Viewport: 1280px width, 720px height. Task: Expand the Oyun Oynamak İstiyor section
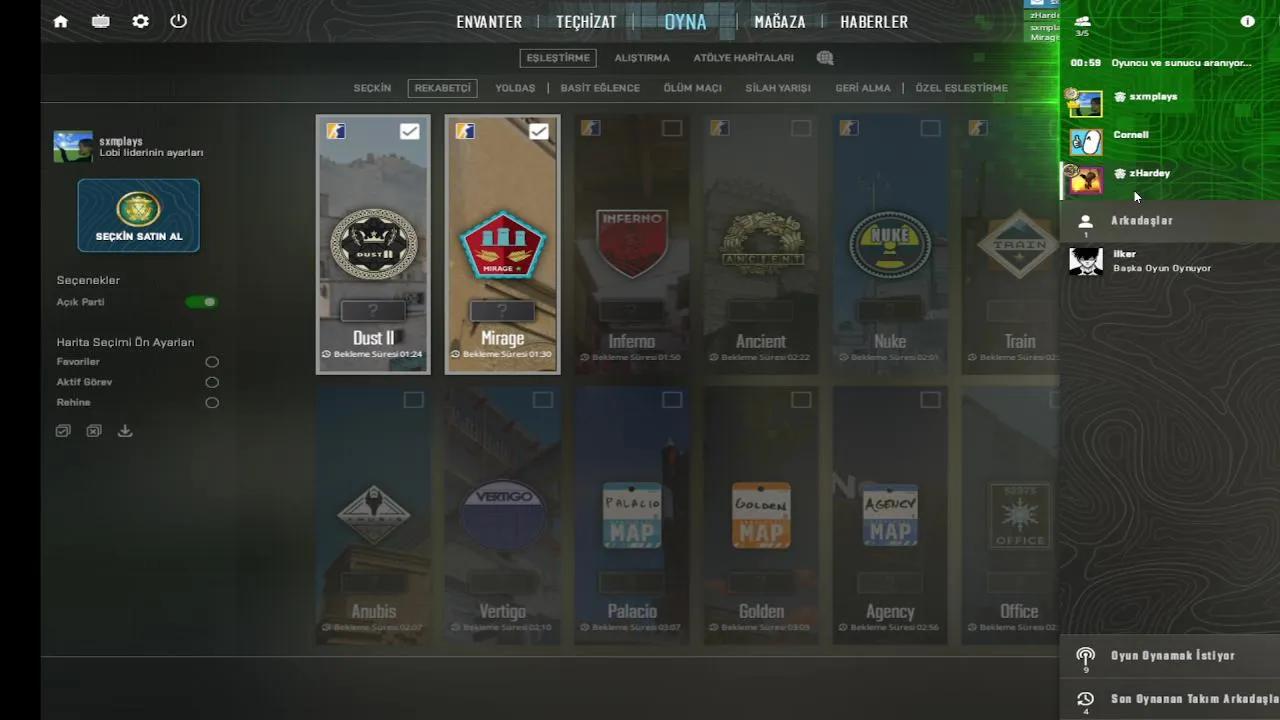click(1173, 655)
